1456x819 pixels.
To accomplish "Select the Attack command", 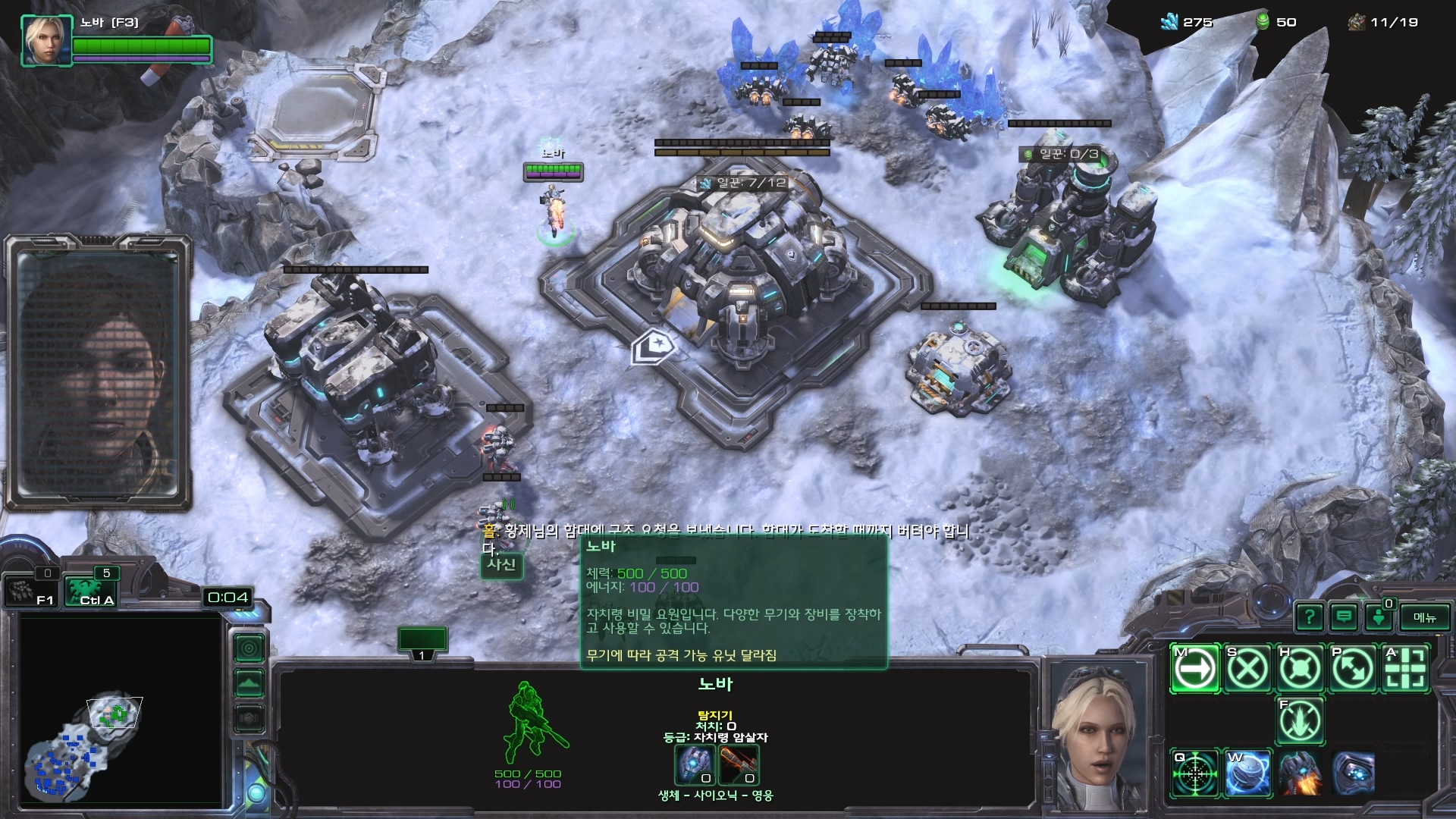I will 1405,669.
